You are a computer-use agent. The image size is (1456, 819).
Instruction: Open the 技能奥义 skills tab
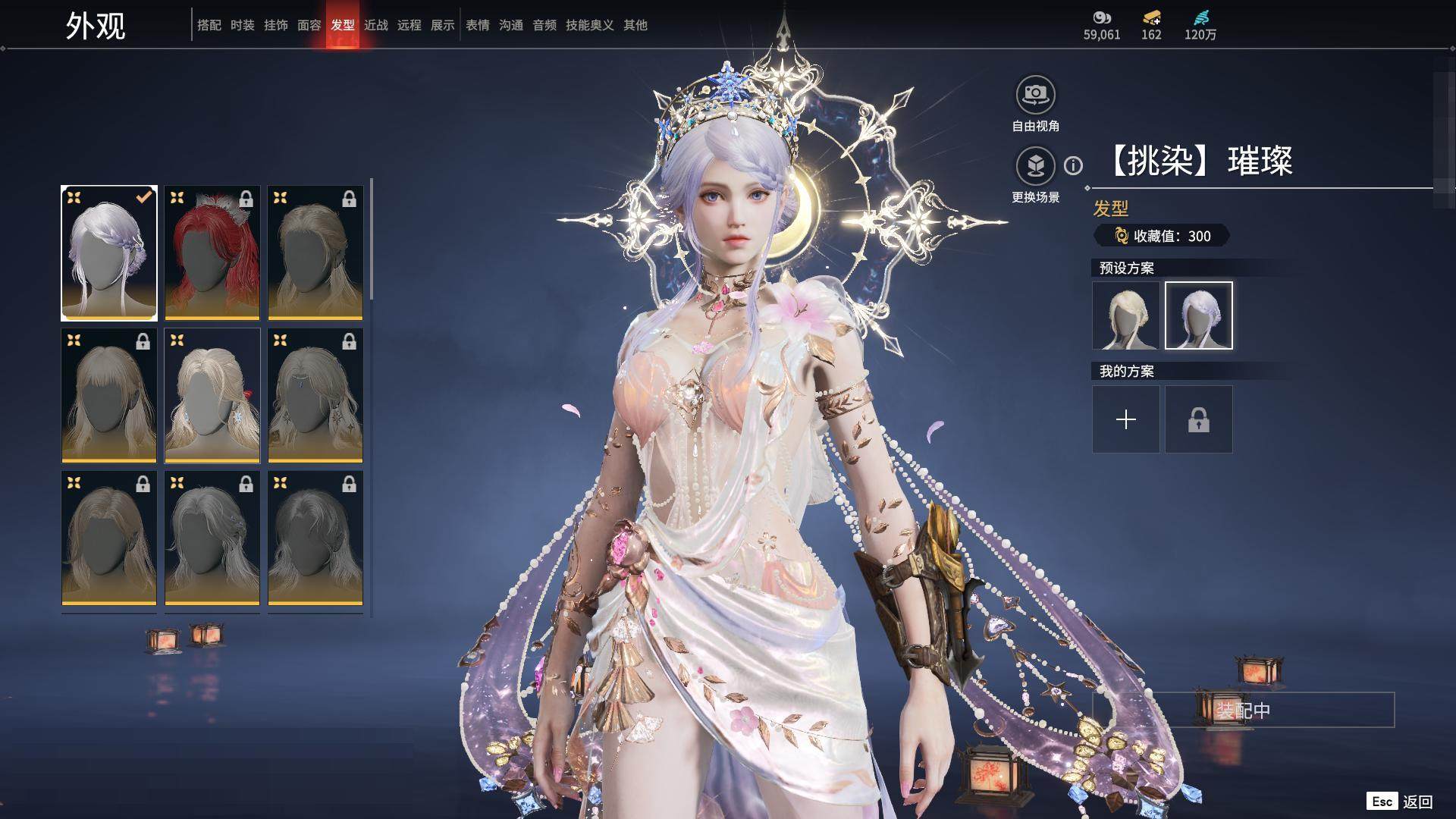pos(589,25)
